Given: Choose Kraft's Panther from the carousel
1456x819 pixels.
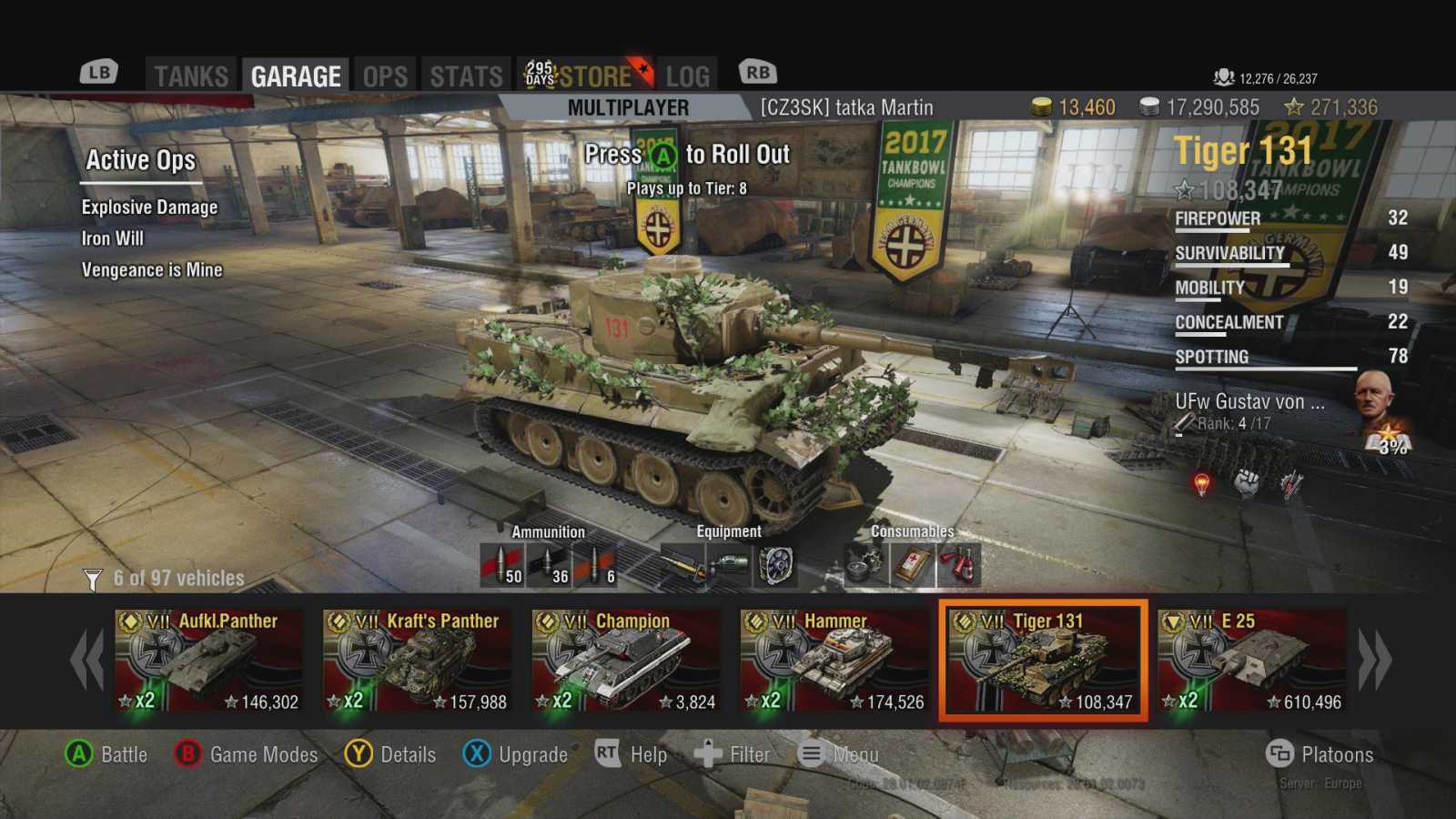Looking at the screenshot, I should point(418,662).
